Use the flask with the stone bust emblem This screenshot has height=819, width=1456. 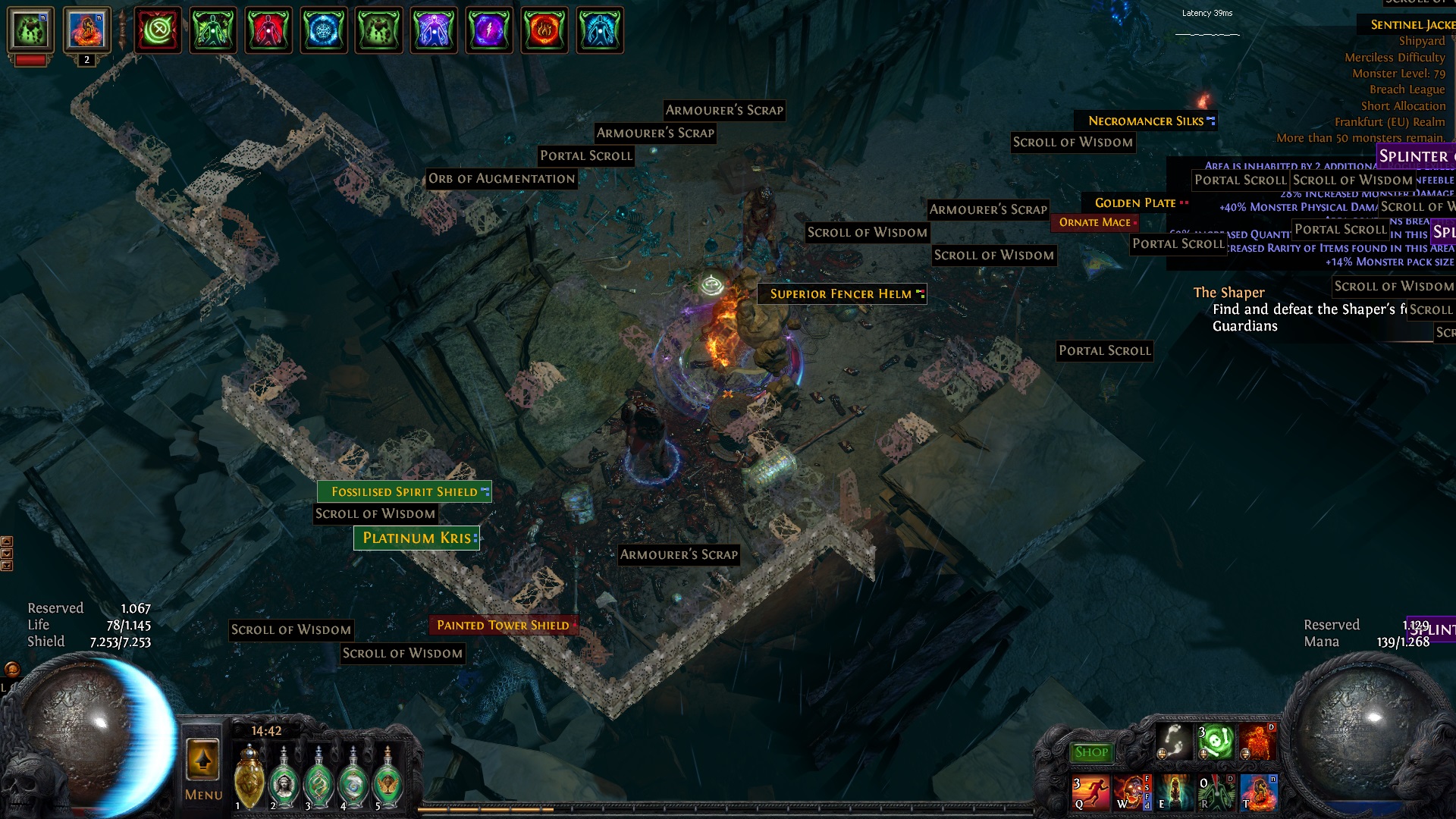tap(284, 781)
